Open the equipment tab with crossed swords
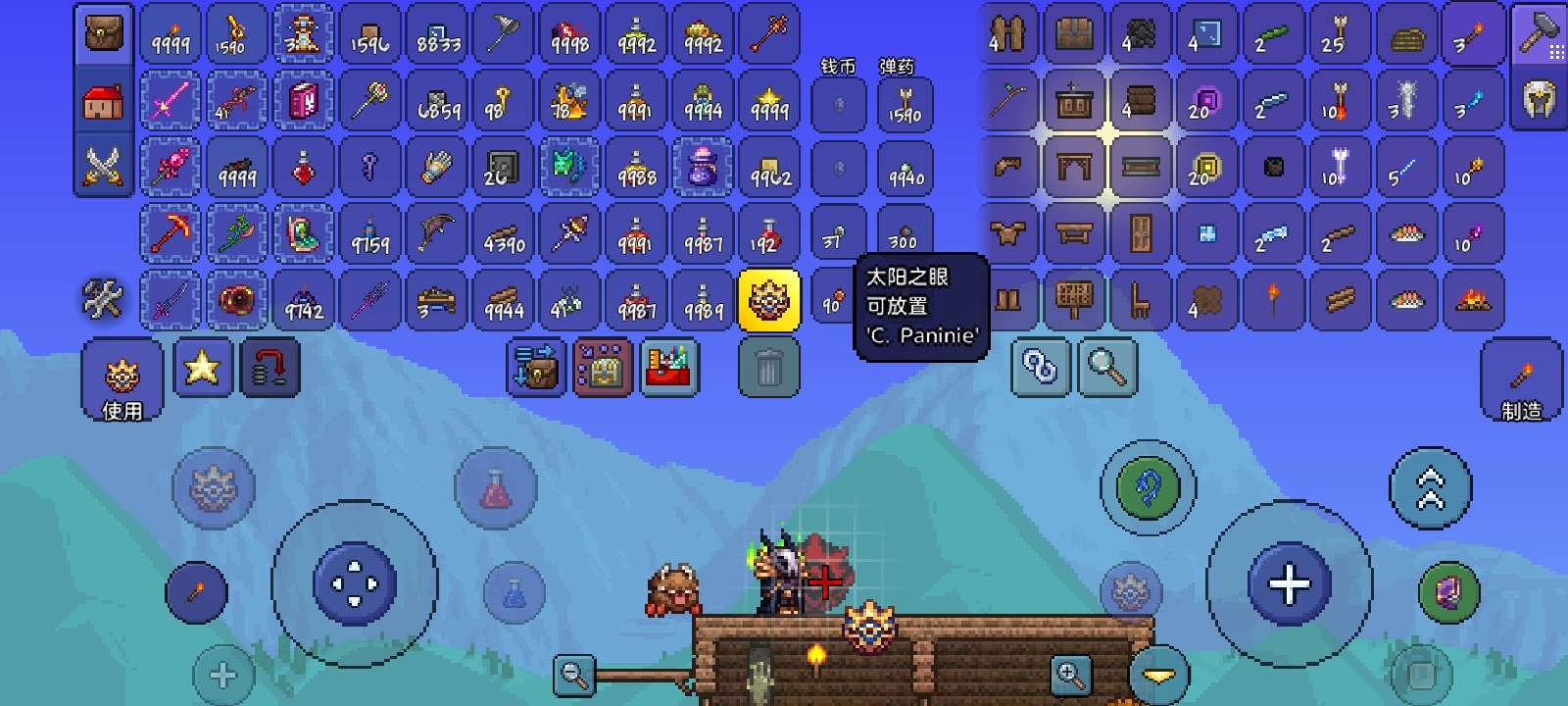Screen dimensions: 1568x706 (103, 166)
